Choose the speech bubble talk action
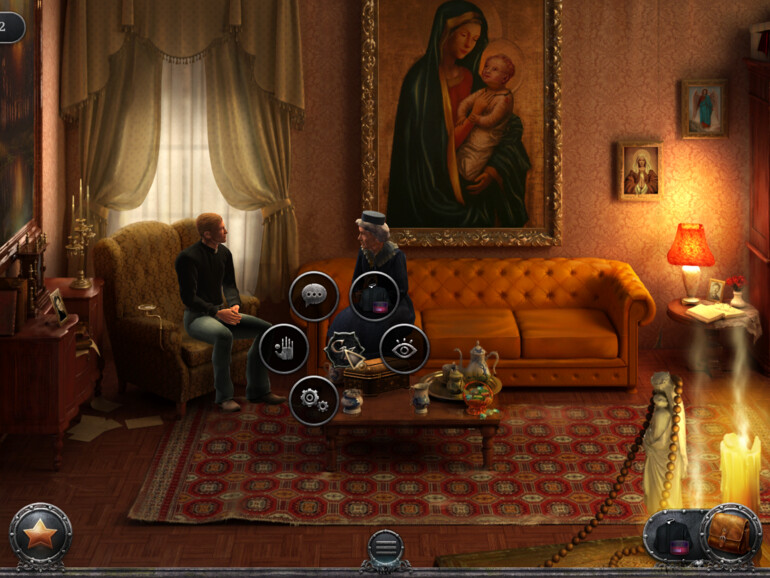Screen dimensions: 770x578 [314, 296]
